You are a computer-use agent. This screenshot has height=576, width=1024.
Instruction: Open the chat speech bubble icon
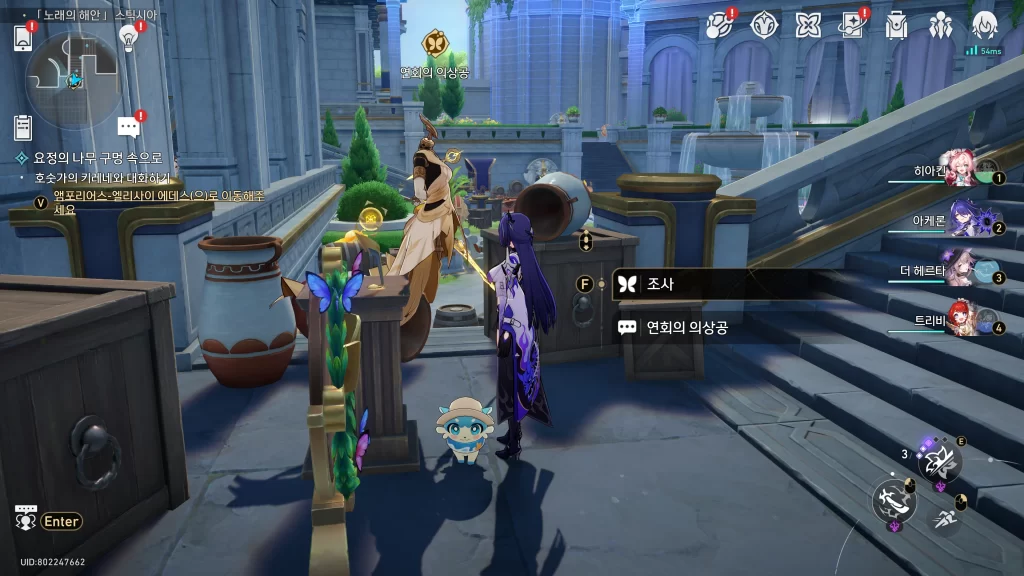pos(128,127)
